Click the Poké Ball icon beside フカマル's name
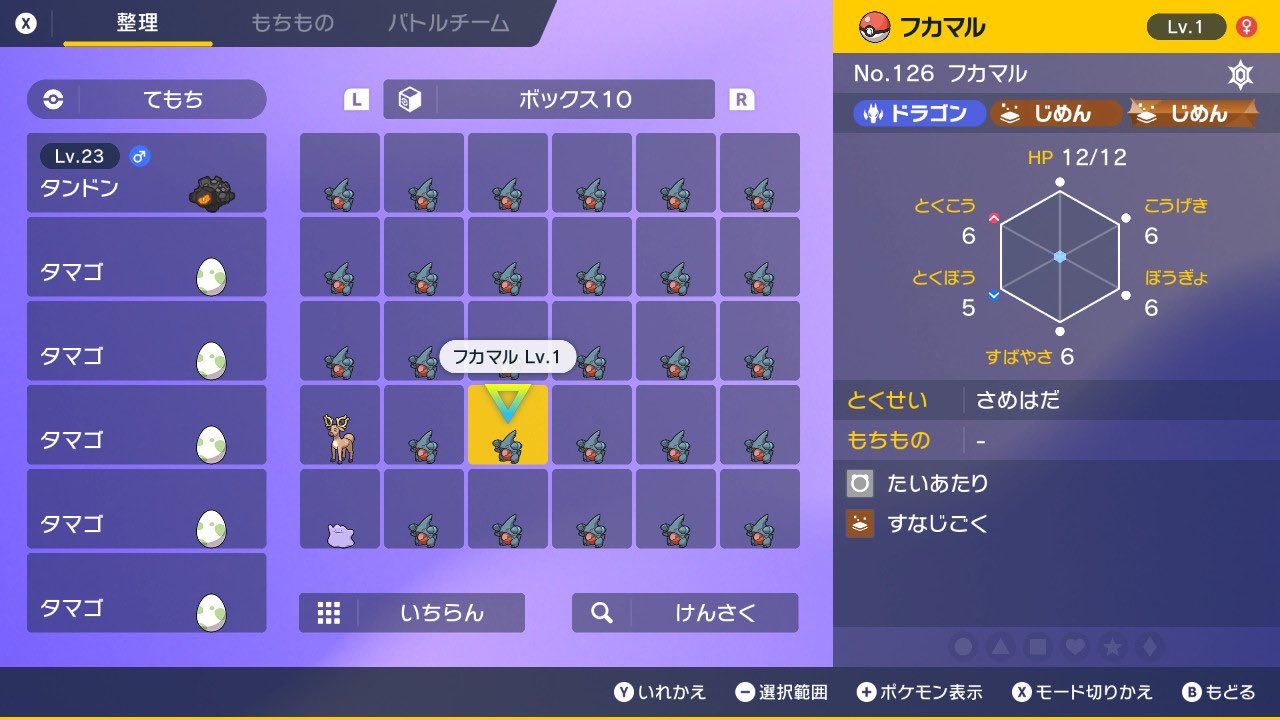Viewport: 1280px width, 720px height. pyautogui.click(x=875, y=26)
